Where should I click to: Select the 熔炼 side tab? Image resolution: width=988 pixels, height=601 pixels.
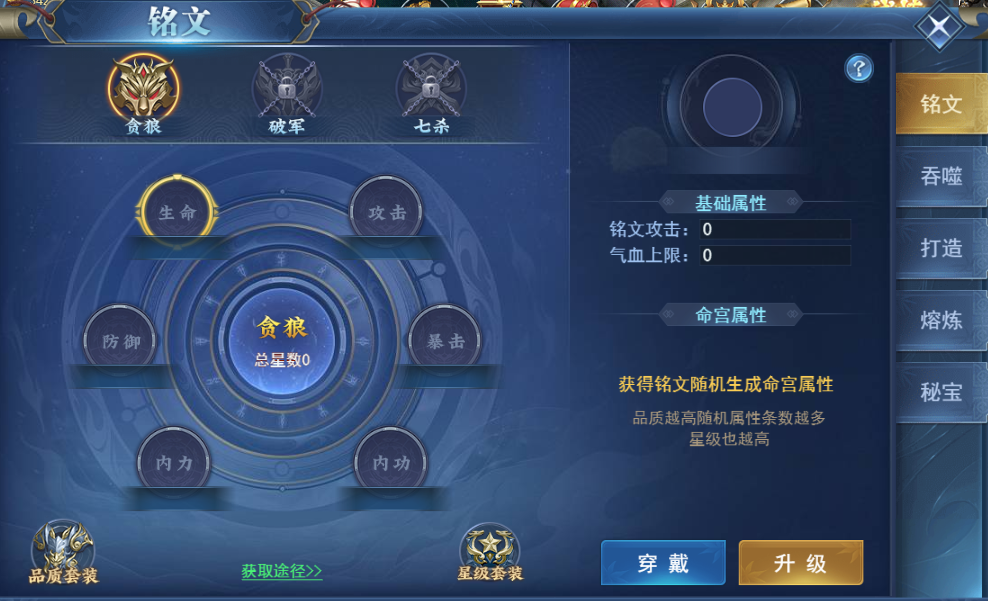(x=940, y=320)
